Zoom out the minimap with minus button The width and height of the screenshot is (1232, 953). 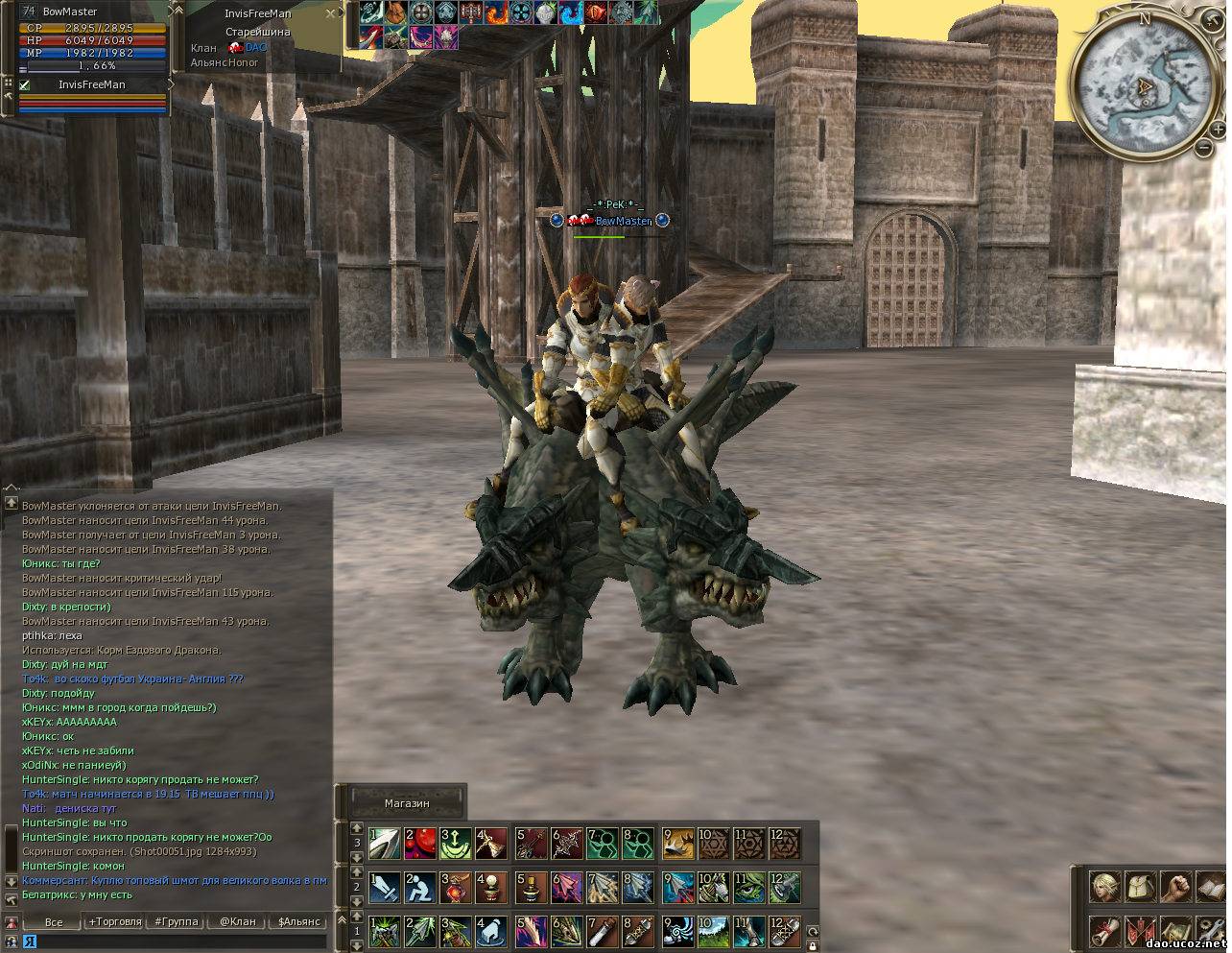(1204, 147)
